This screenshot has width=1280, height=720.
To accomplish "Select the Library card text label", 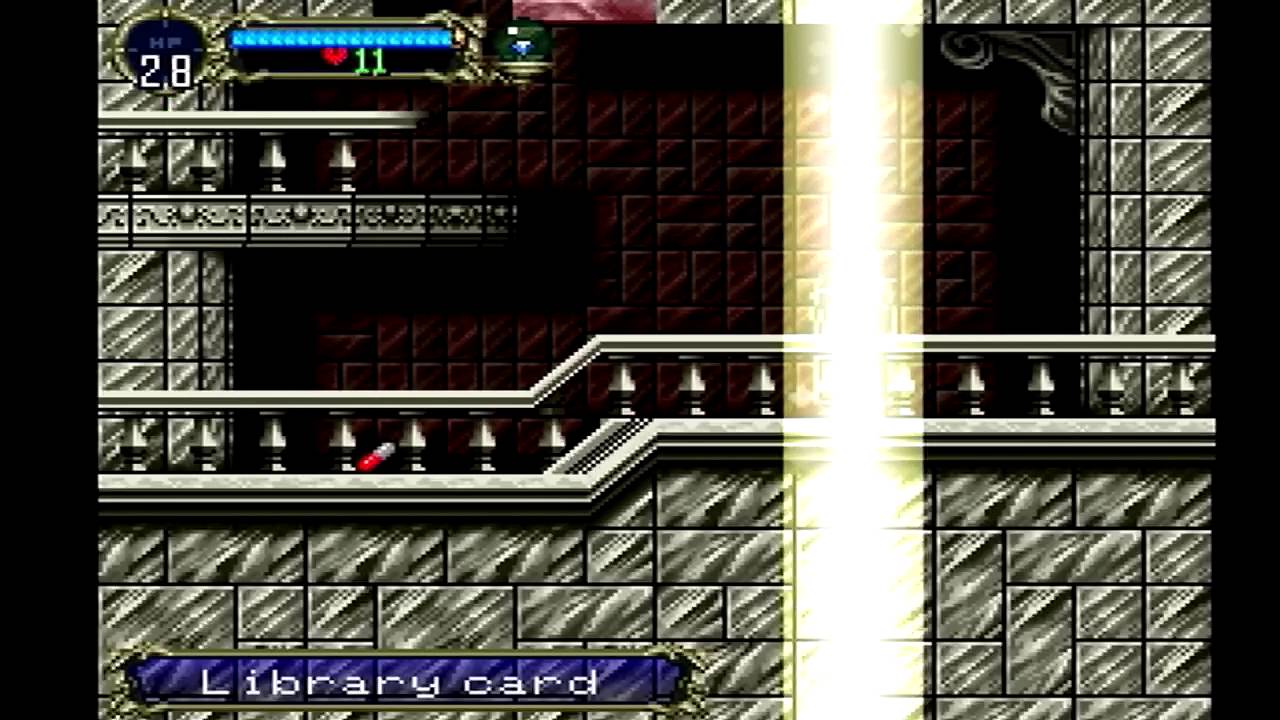I will pyautogui.click(x=400, y=682).
